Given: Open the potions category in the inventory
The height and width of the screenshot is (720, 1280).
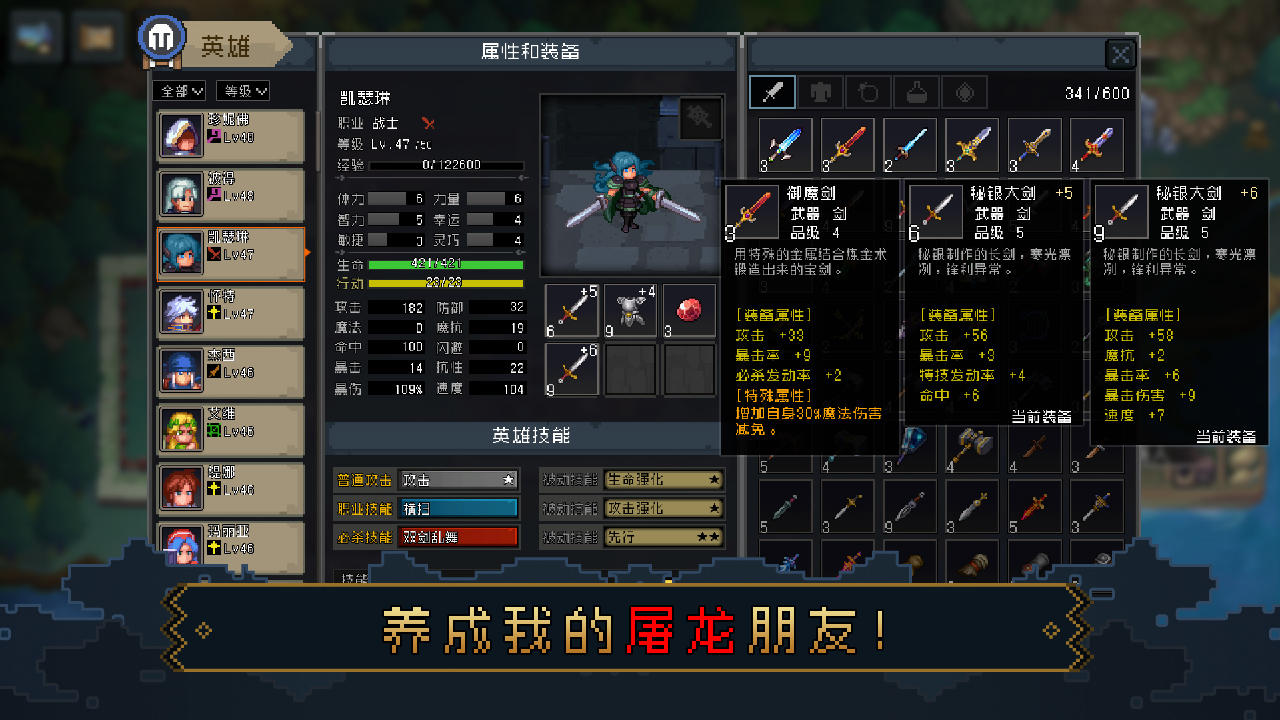Looking at the screenshot, I should (x=914, y=91).
